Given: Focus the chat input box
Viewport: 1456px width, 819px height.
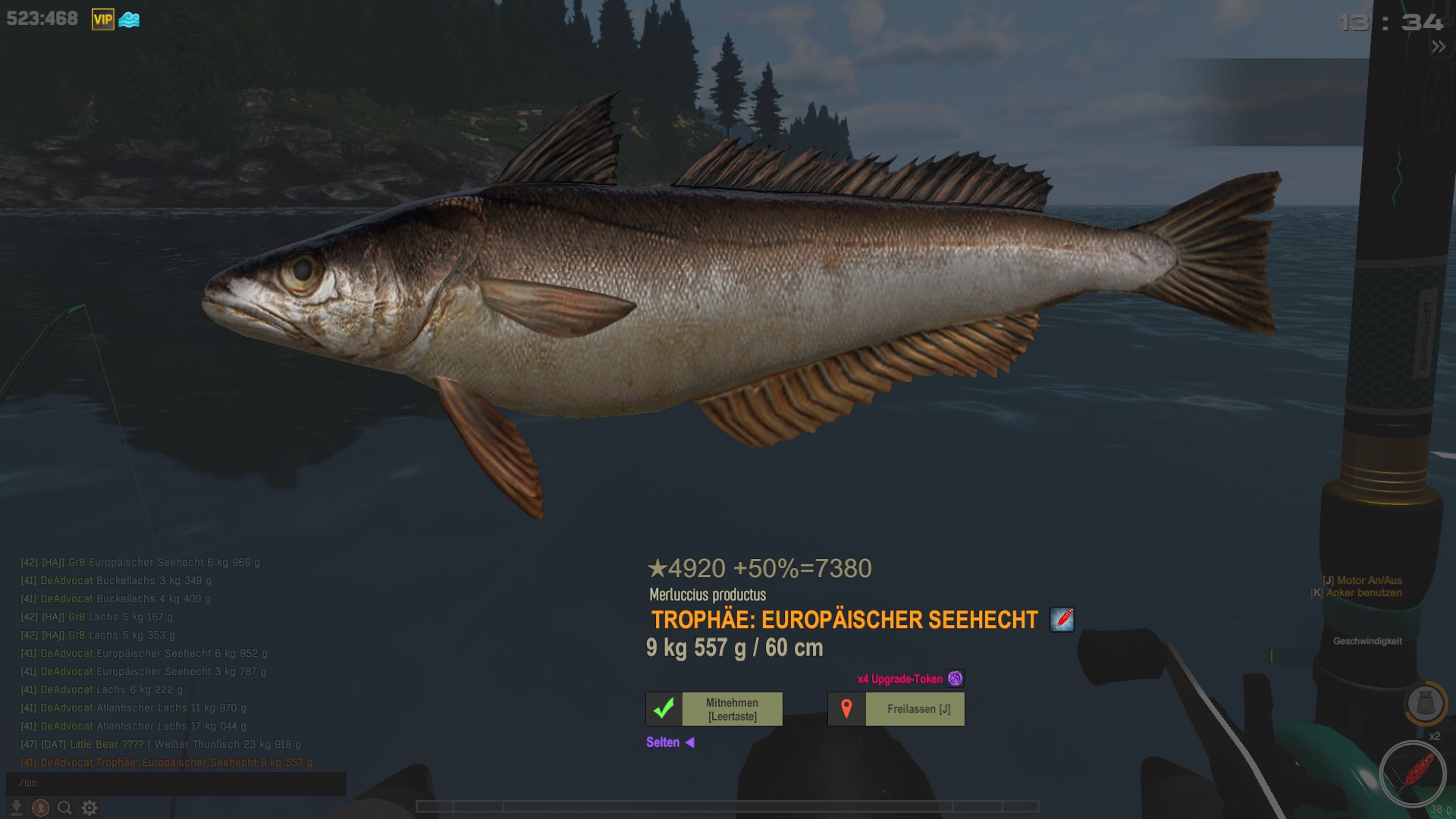Looking at the screenshot, I should [176, 783].
